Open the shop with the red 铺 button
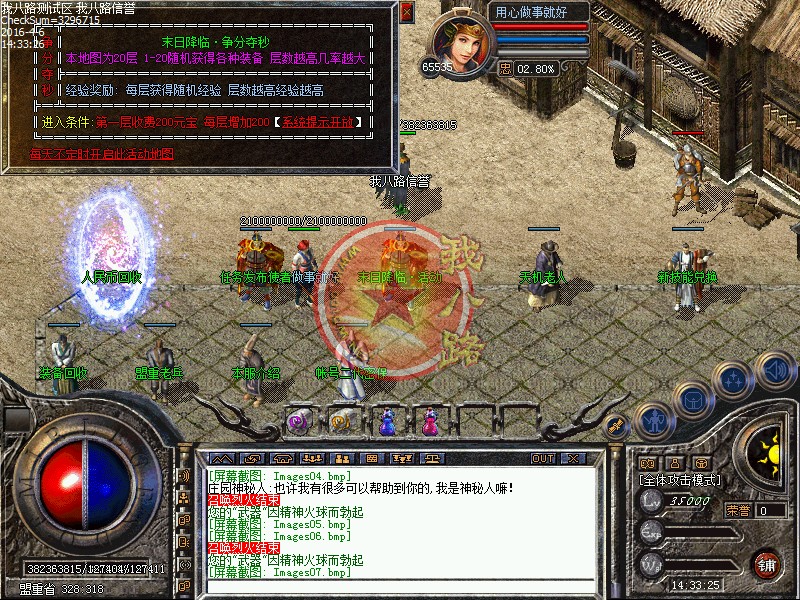The image size is (800, 600). [766, 563]
